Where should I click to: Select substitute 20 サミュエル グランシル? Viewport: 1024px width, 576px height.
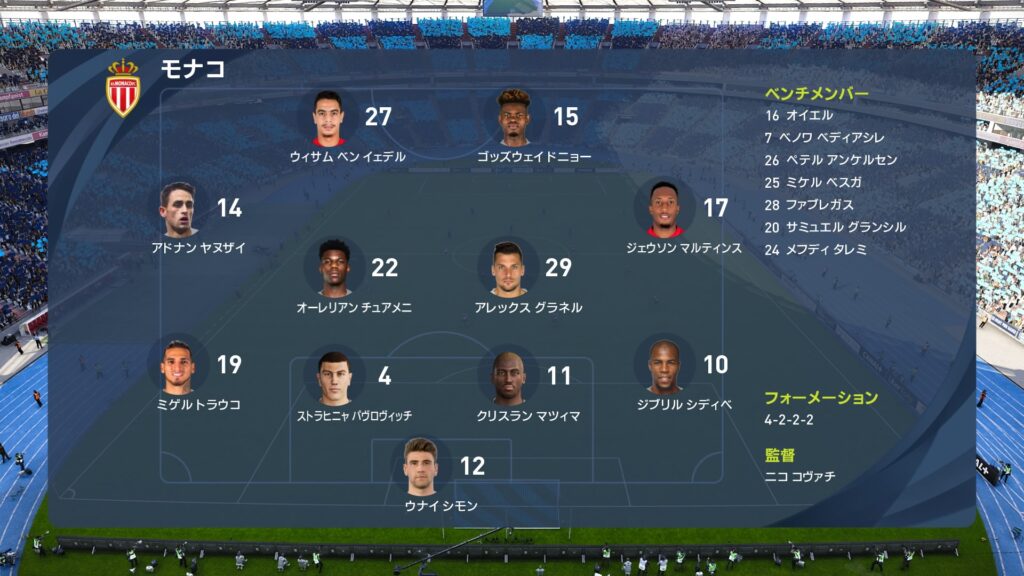pos(834,227)
